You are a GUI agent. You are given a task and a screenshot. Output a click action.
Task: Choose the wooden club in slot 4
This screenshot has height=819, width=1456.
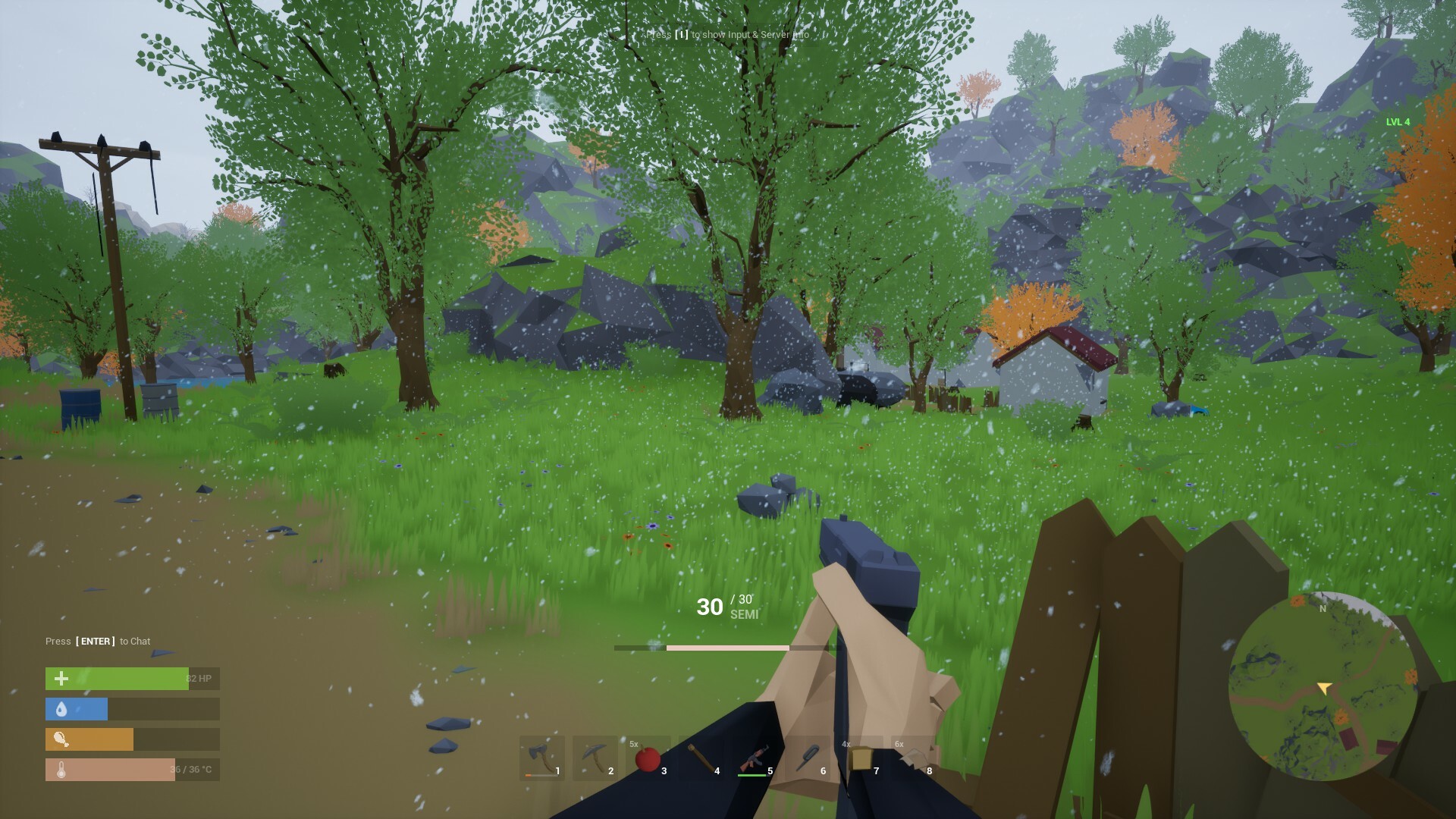pyautogui.click(x=702, y=758)
